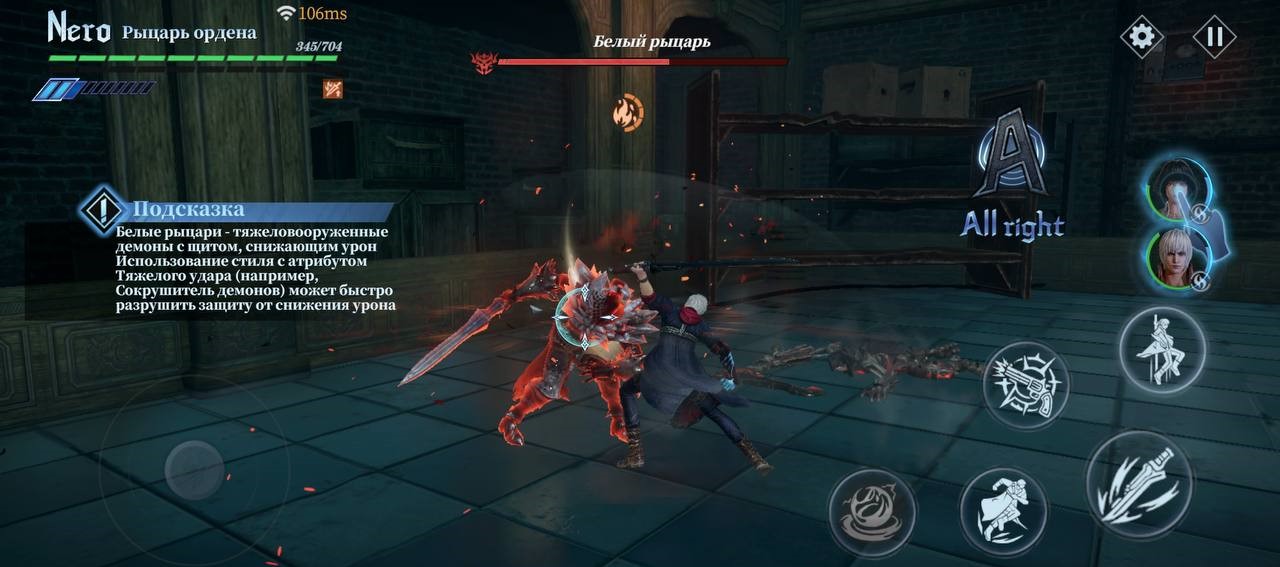Select the Подсказка hint panel

[x=240, y=257]
